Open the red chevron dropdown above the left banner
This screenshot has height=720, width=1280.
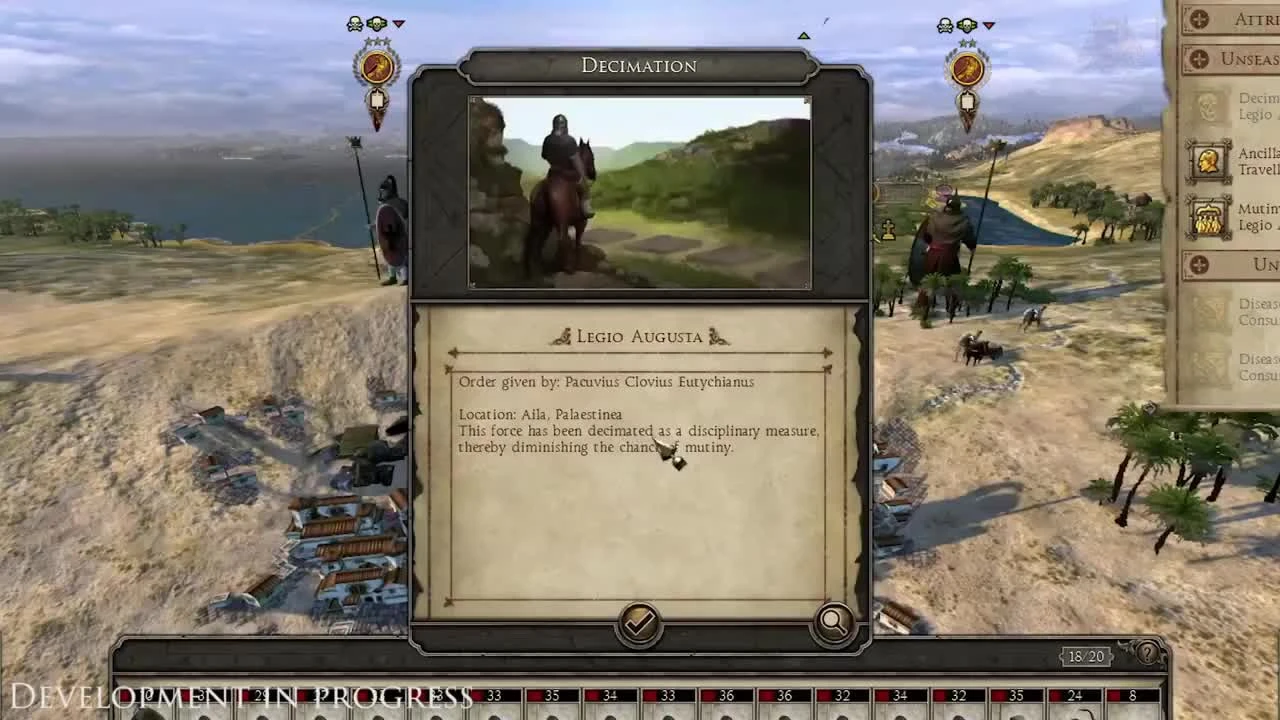click(398, 23)
